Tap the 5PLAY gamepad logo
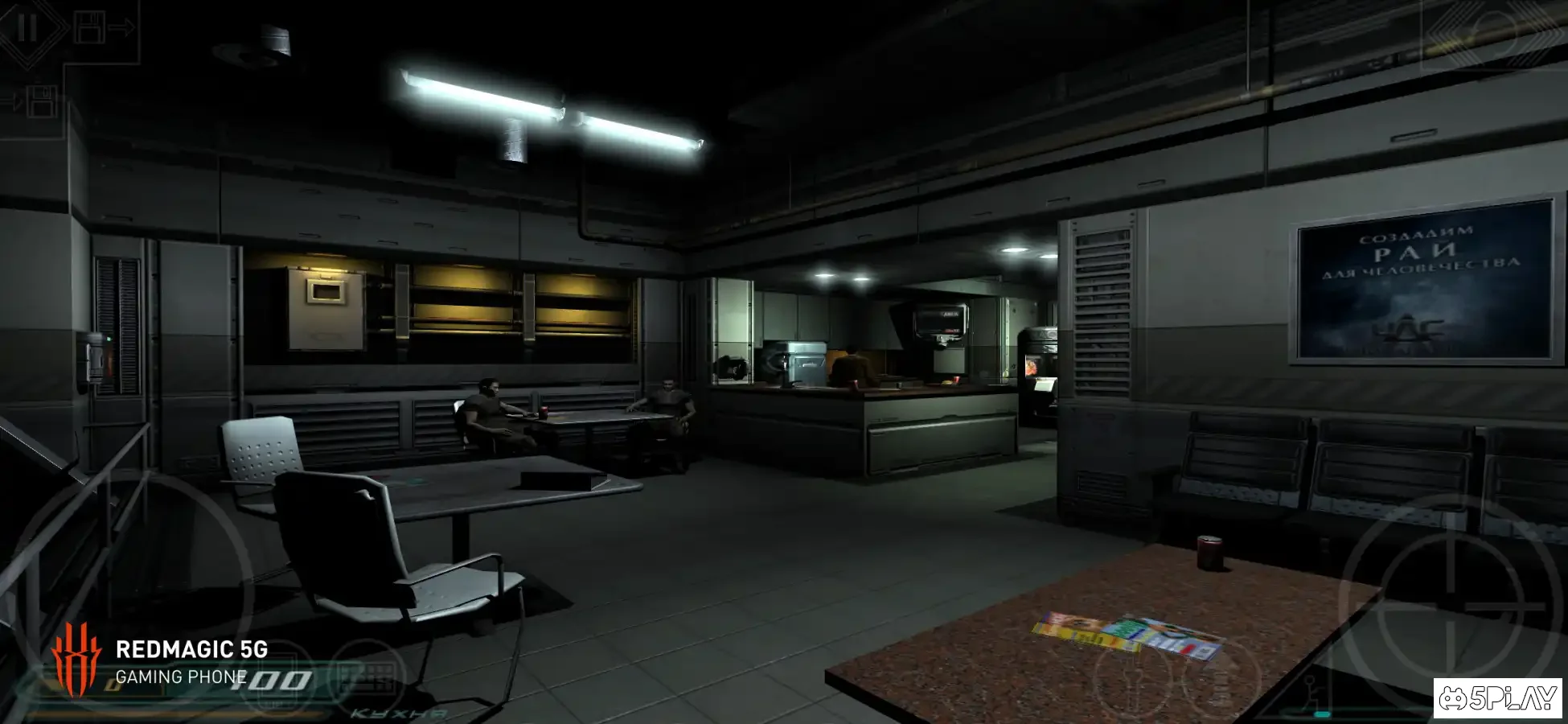Viewport: 1568px width, 724px height. (x=1499, y=699)
